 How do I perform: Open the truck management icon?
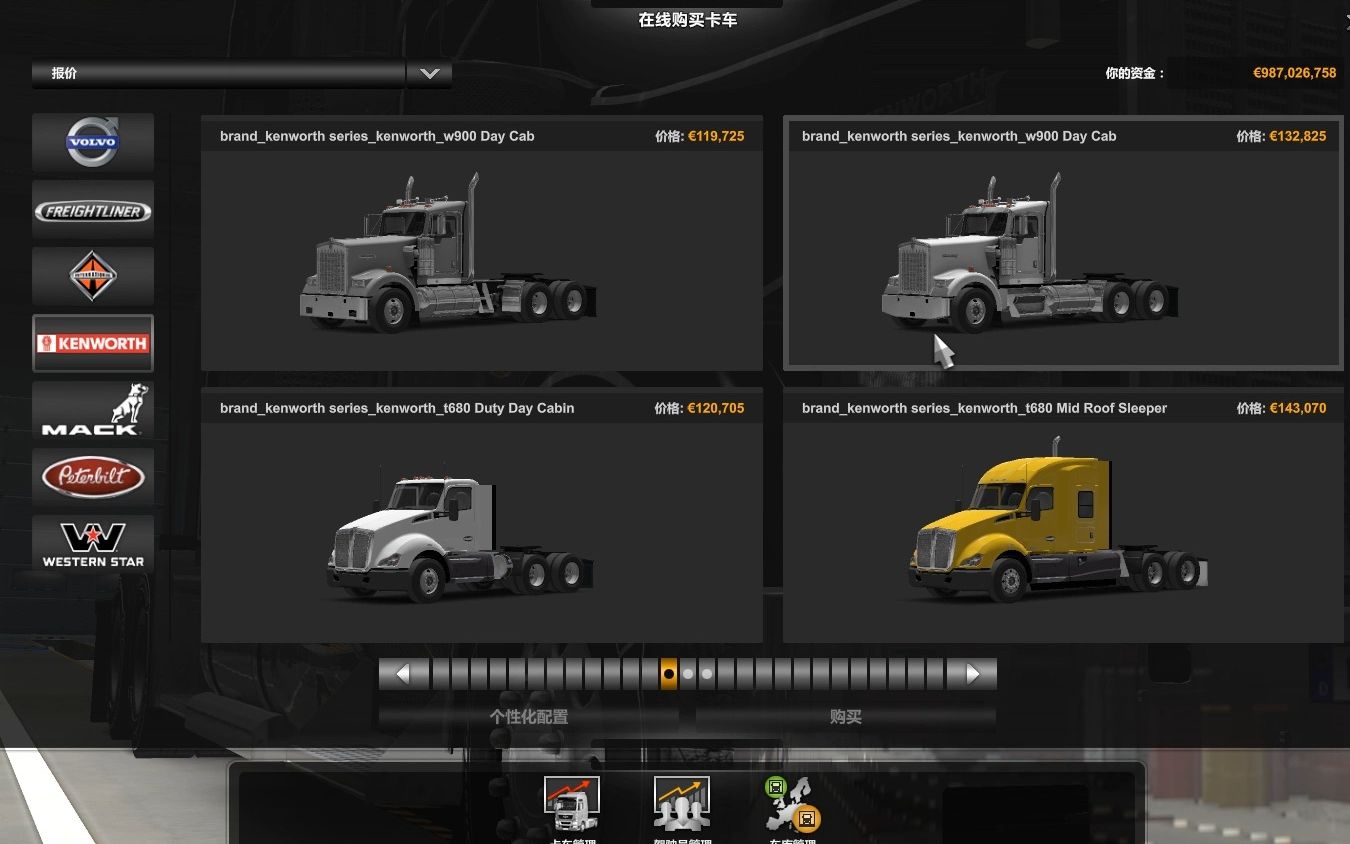click(572, 804)
